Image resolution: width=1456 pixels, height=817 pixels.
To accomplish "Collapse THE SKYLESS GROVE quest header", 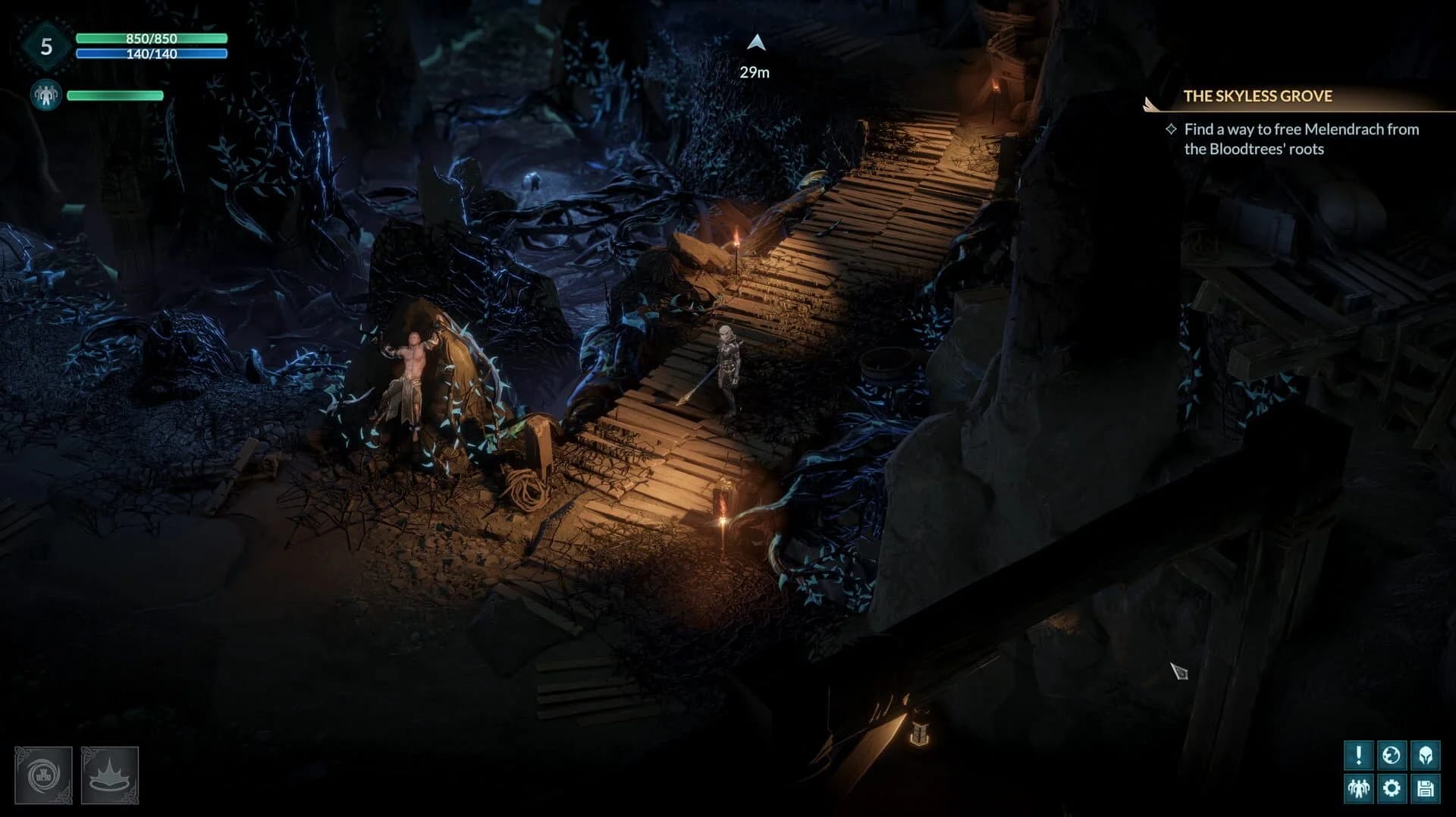I will pos(1258,96).
